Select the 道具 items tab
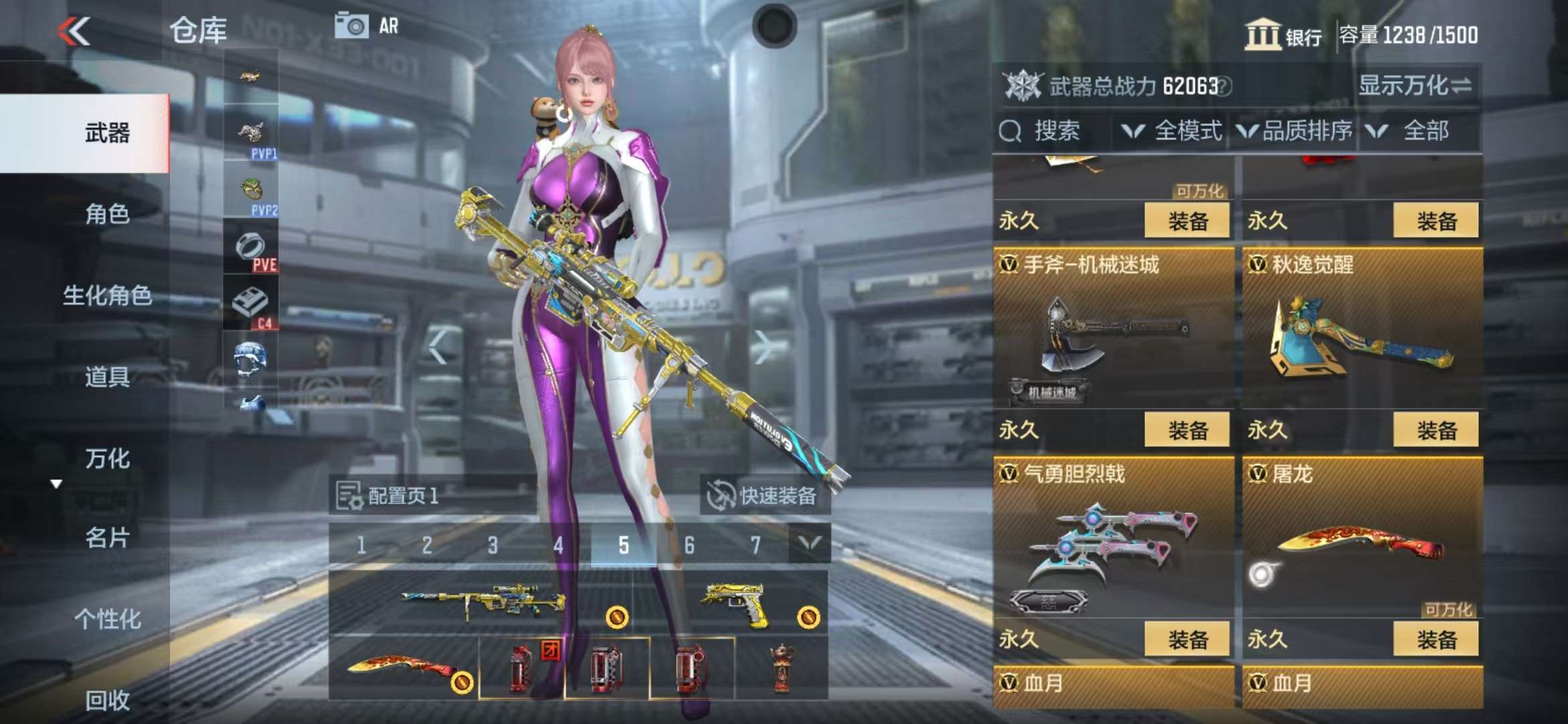The width and height of the screenshot is (1568, 724). pyautogui.click(x=107, y=377)
